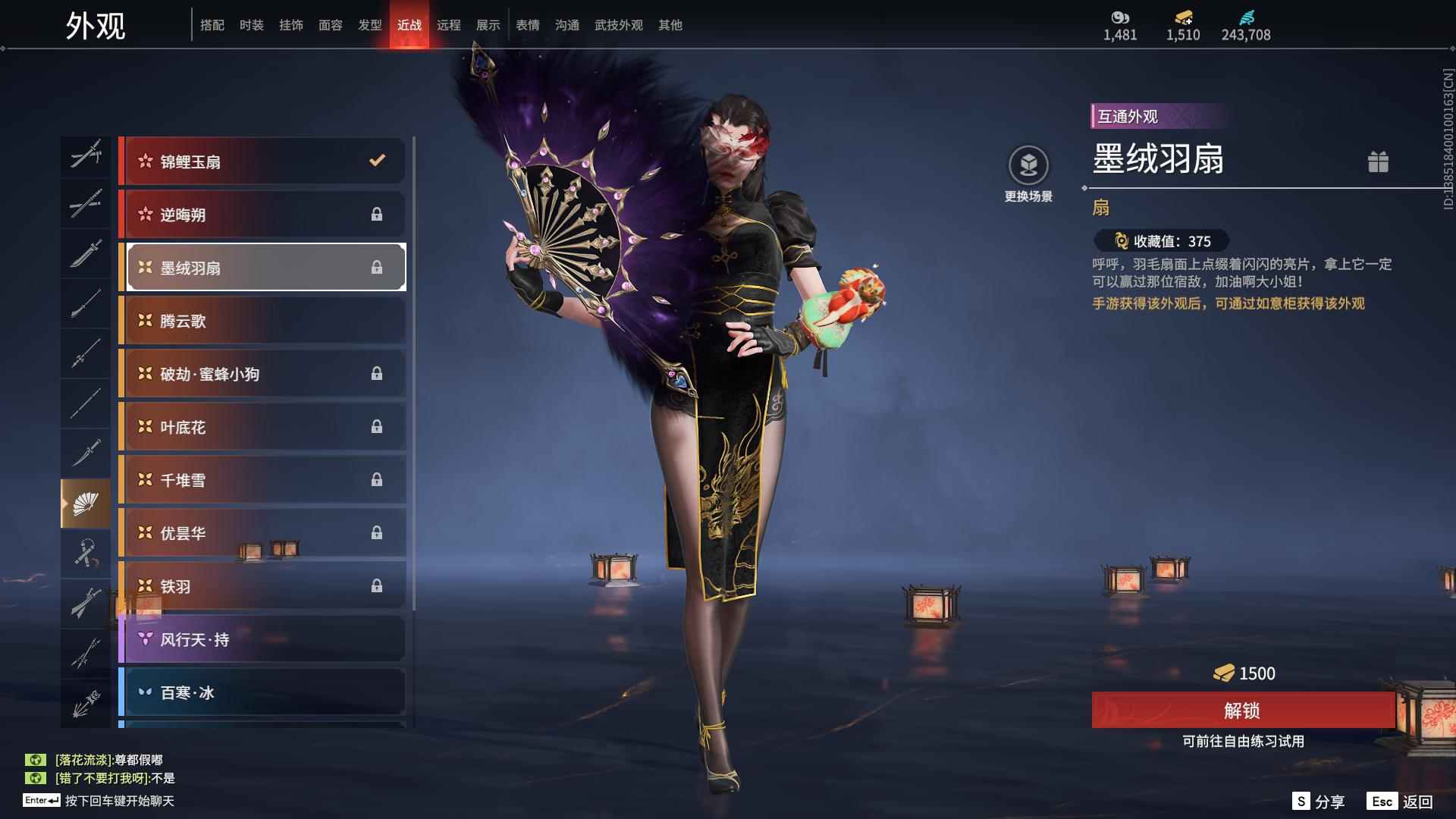Open the chat input box
The height and width of the screenshot is (819, 1456).
(x=119, y=801)
